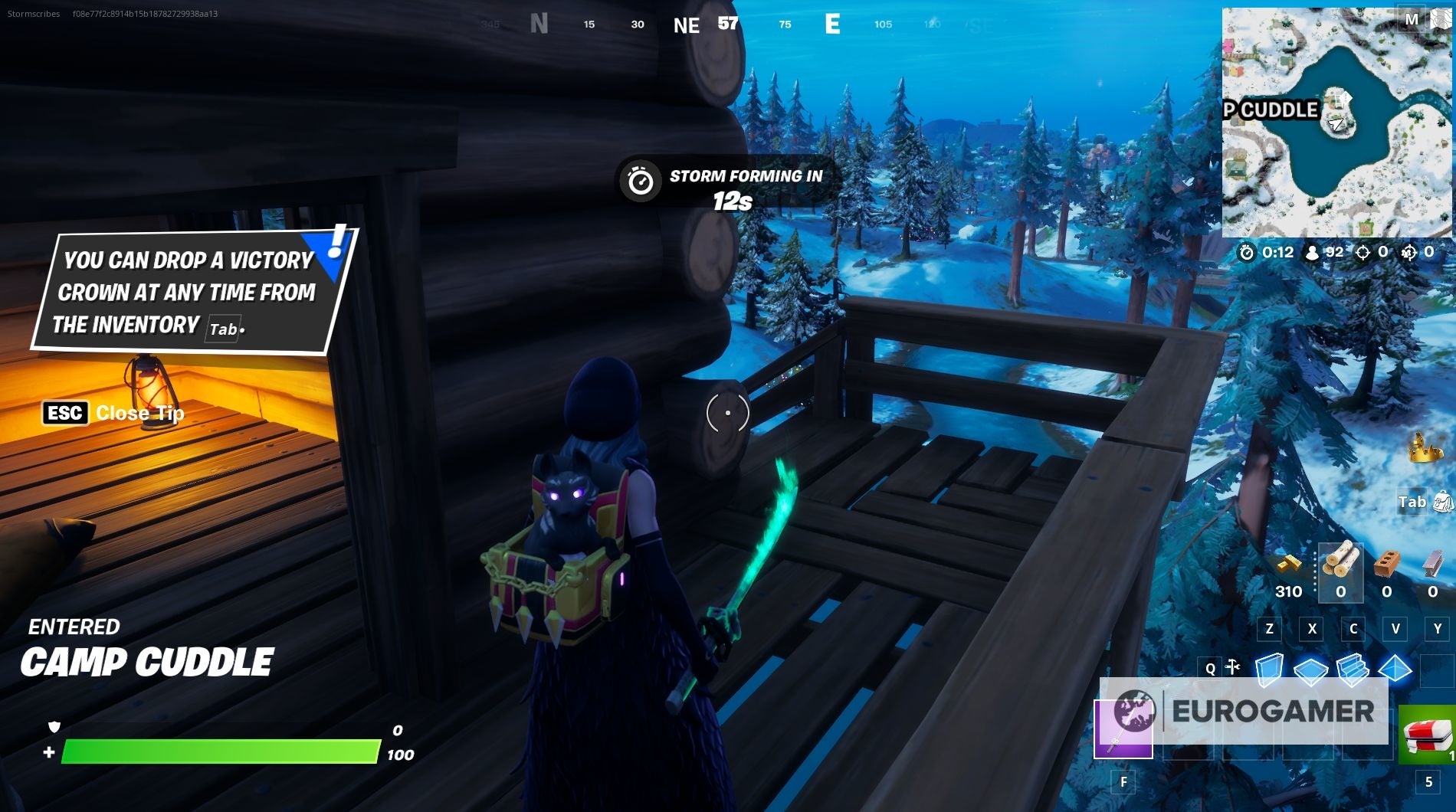Image resolution: width=1456 pixels, height=812 pixels.
Task: Click the Camp Cuddle label on the minimap
Action: (x=1272, y=110)
